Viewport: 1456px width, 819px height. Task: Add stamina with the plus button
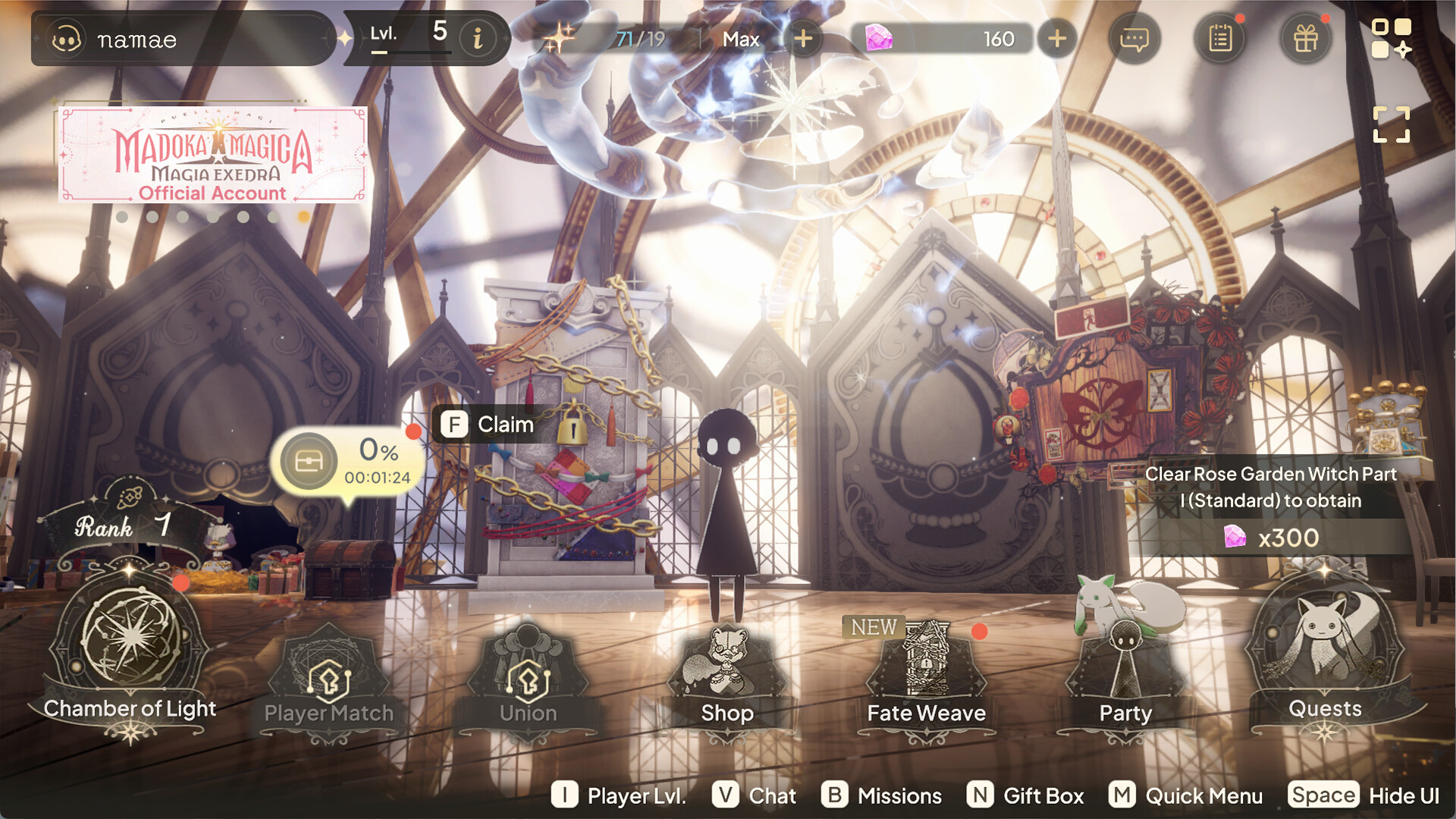(803, 38)
